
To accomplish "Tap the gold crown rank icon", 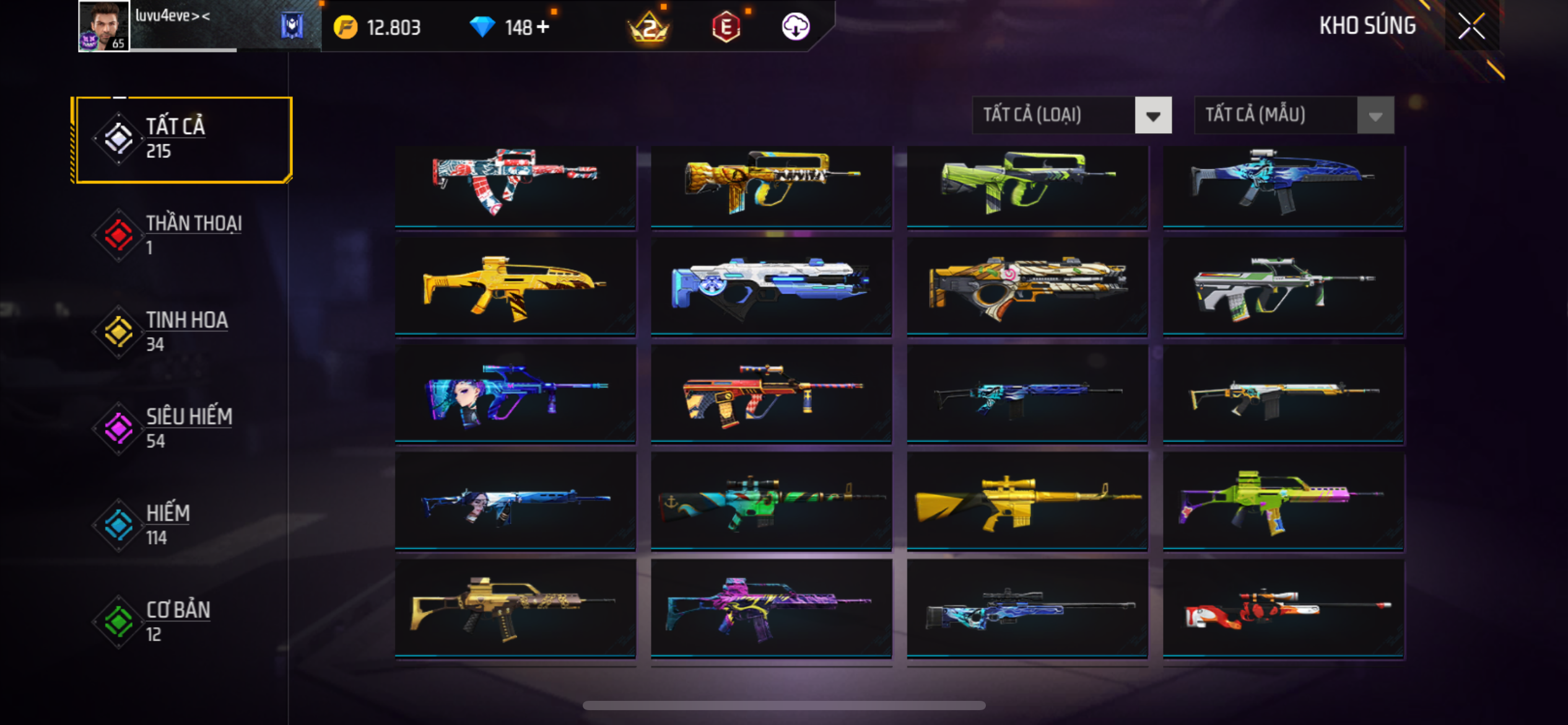I will tap(648, 27).
